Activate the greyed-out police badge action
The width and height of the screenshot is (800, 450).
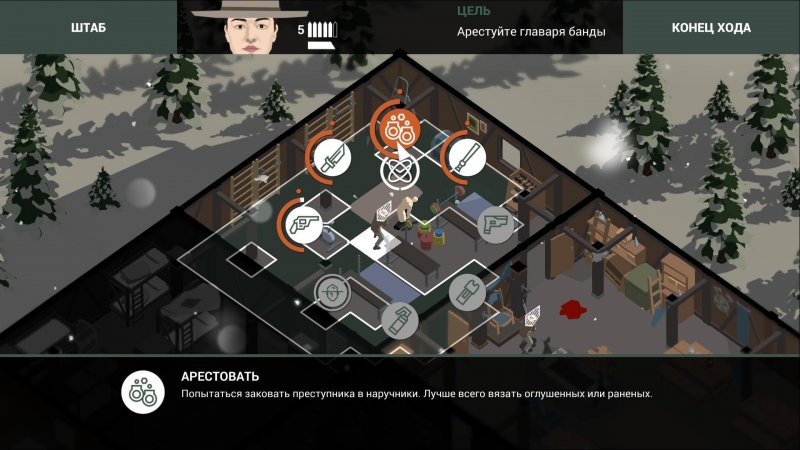pos(331,291)
